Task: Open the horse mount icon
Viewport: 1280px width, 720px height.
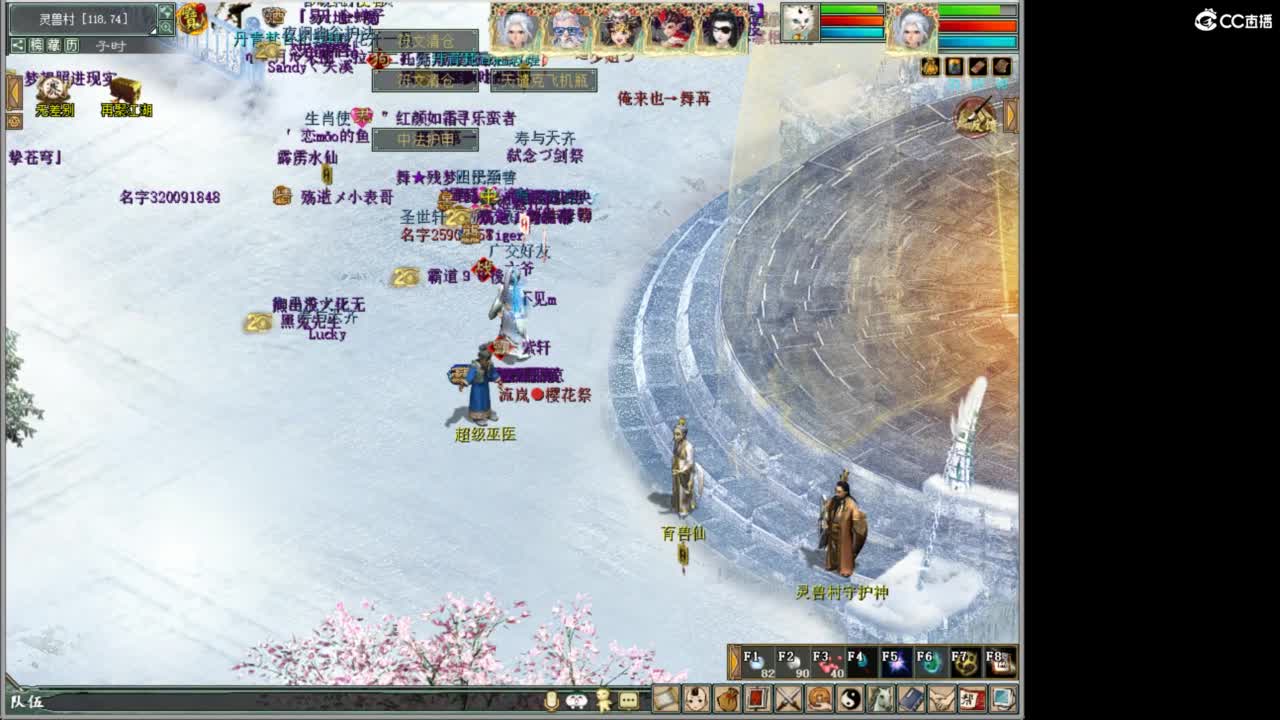Action: pyautogui.click(x=879, y=701)
